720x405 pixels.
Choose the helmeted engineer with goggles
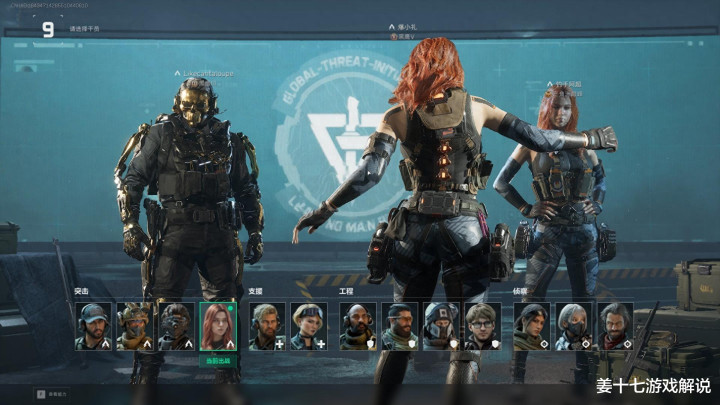pyautogui.click(x=441, y=326)
